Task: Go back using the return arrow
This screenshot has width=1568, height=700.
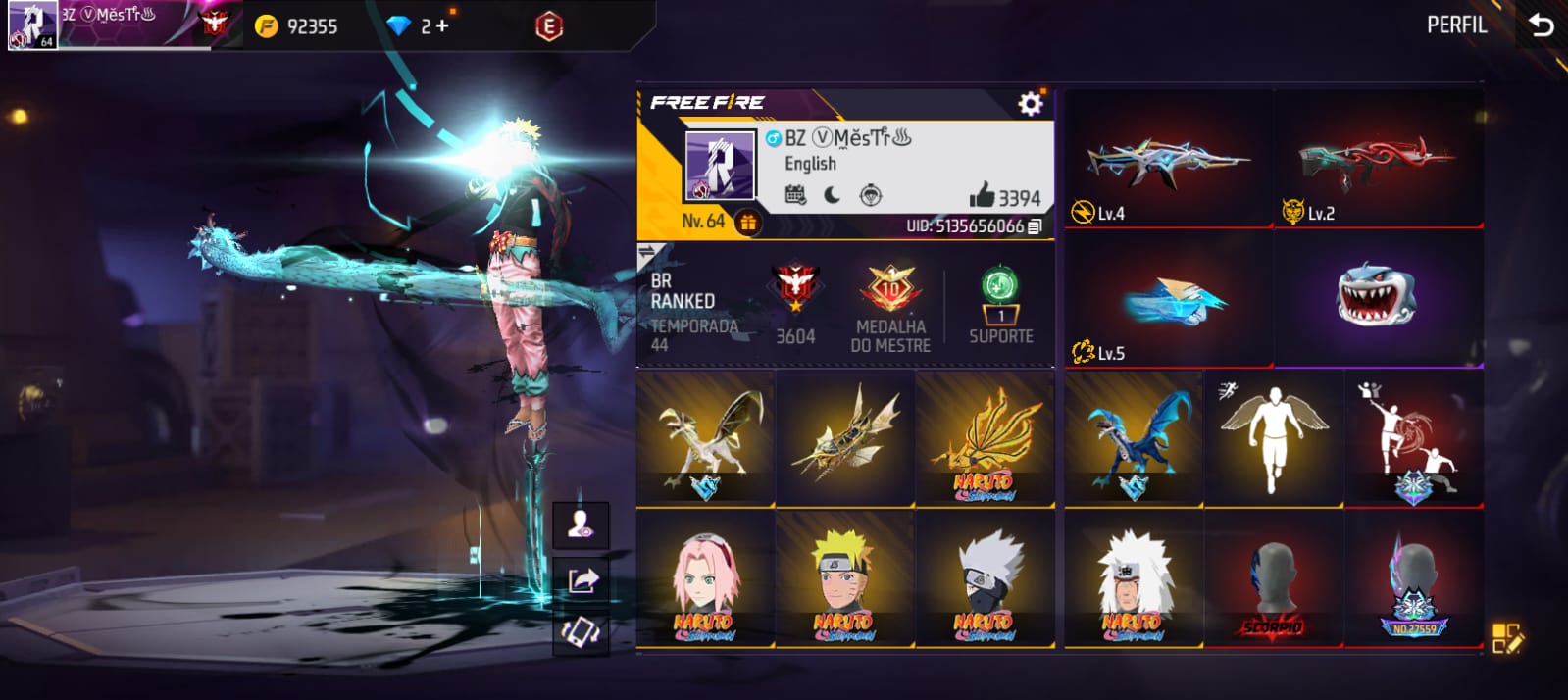Action: pos(1541,25)
